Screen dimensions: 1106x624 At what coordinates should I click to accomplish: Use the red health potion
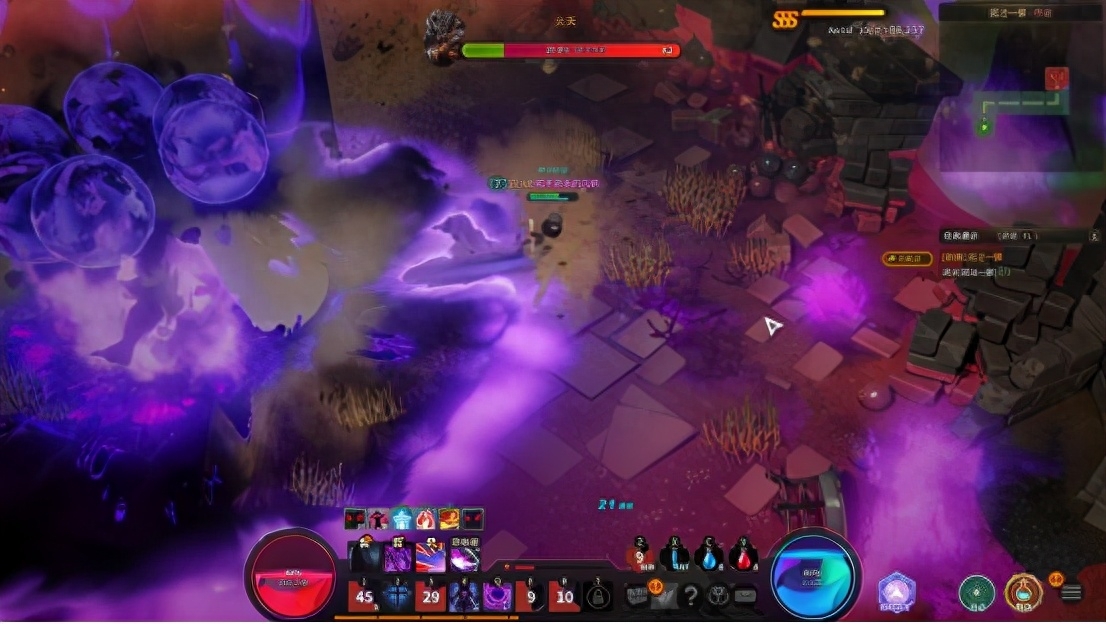743,557
